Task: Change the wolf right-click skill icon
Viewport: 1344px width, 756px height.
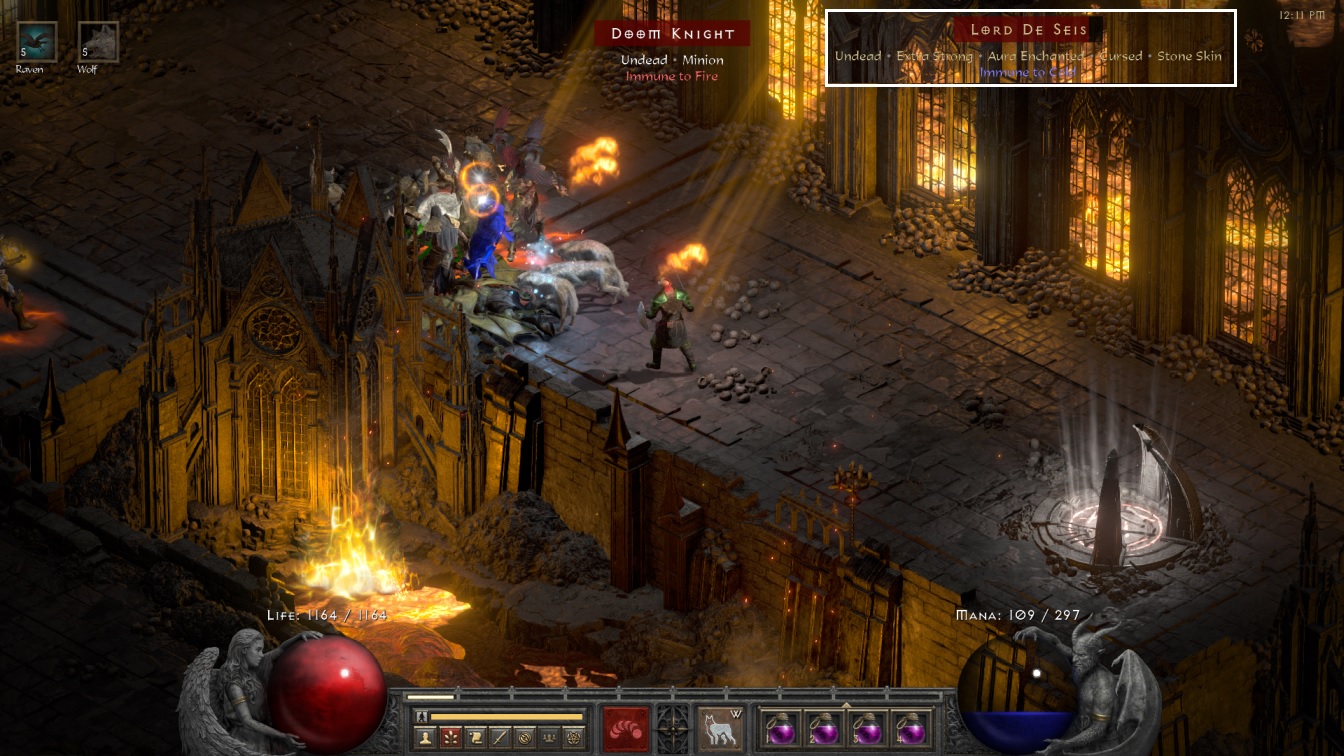Action: point(716,728)
